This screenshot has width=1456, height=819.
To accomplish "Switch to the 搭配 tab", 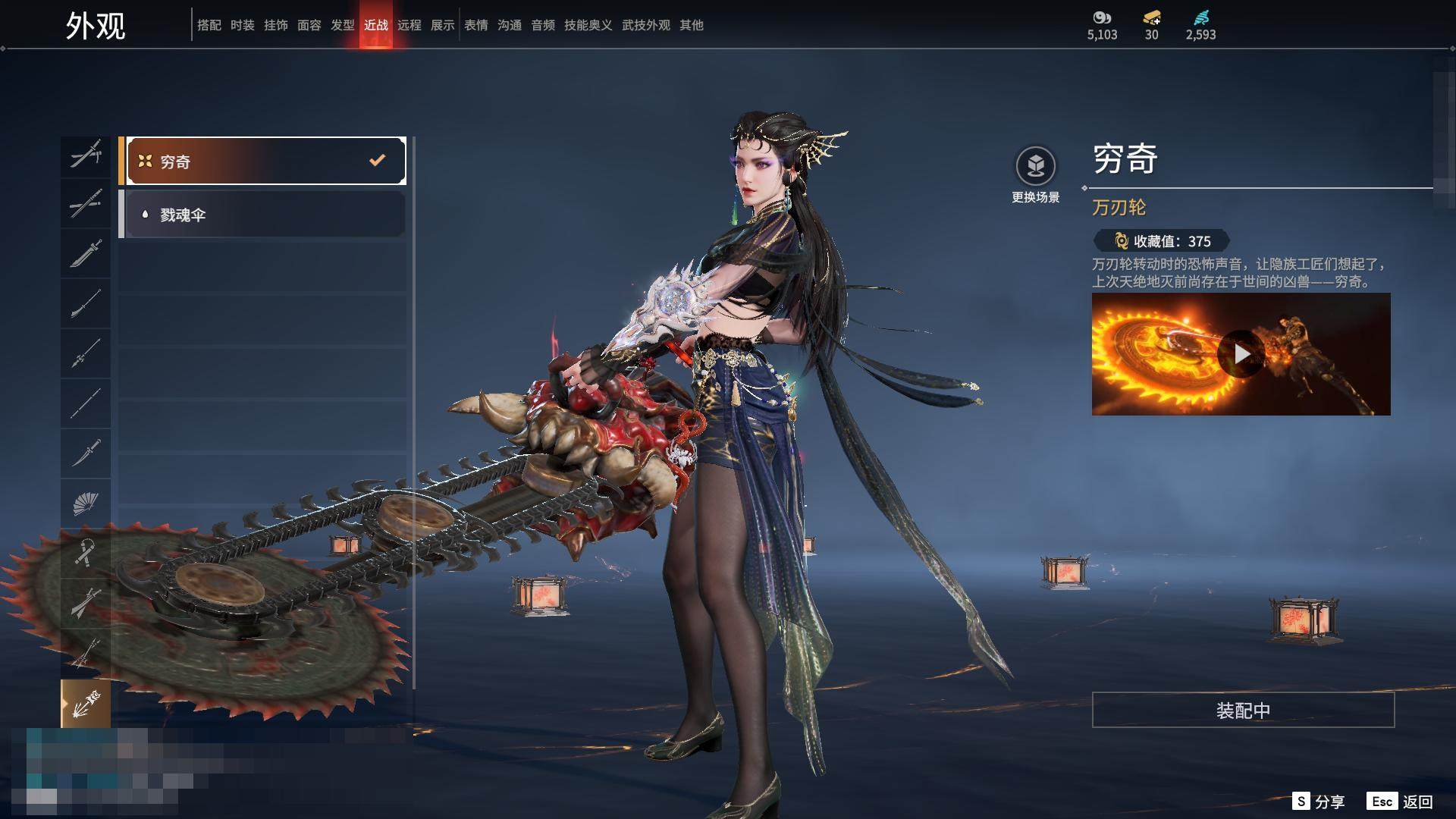I will click(x=209, y=25).
